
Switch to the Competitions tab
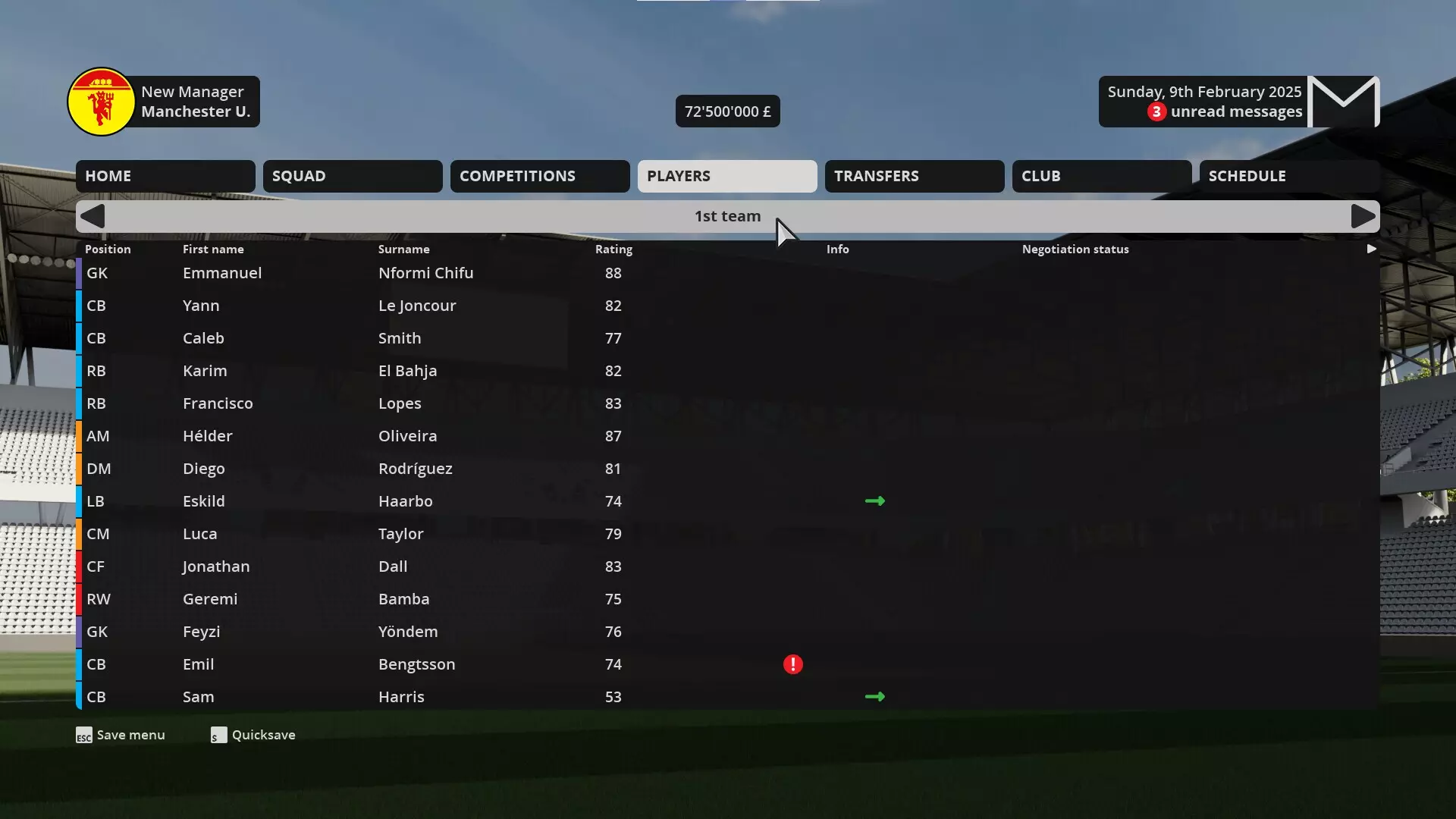click(x=539, y=176)
